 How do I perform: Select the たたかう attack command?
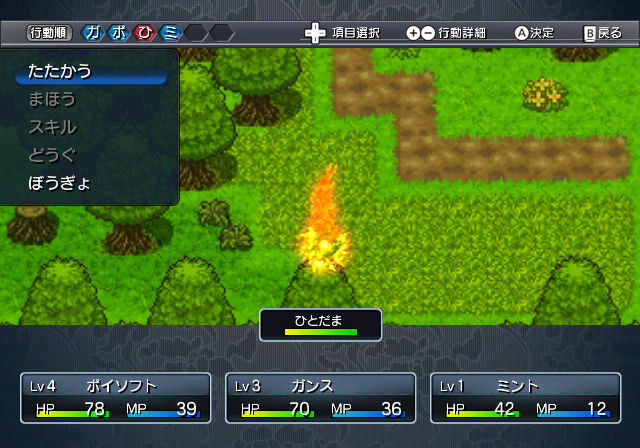(x=62, y=71)
